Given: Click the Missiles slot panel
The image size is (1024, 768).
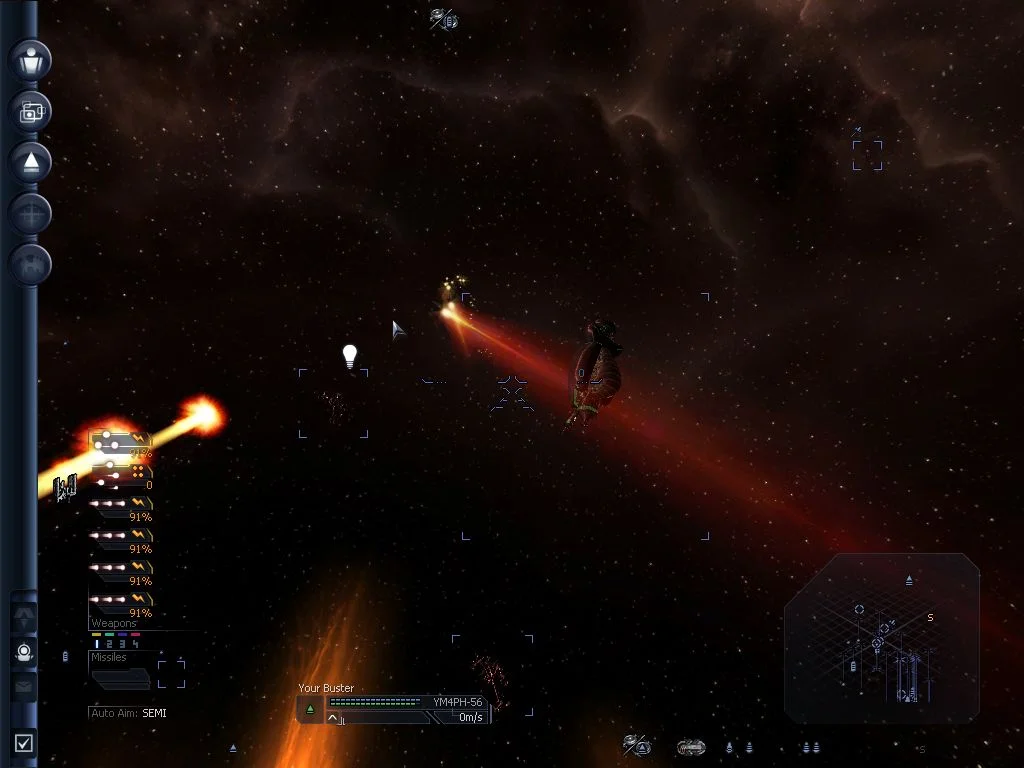Looking at the screenshot, I should click(x=120, y=678).
